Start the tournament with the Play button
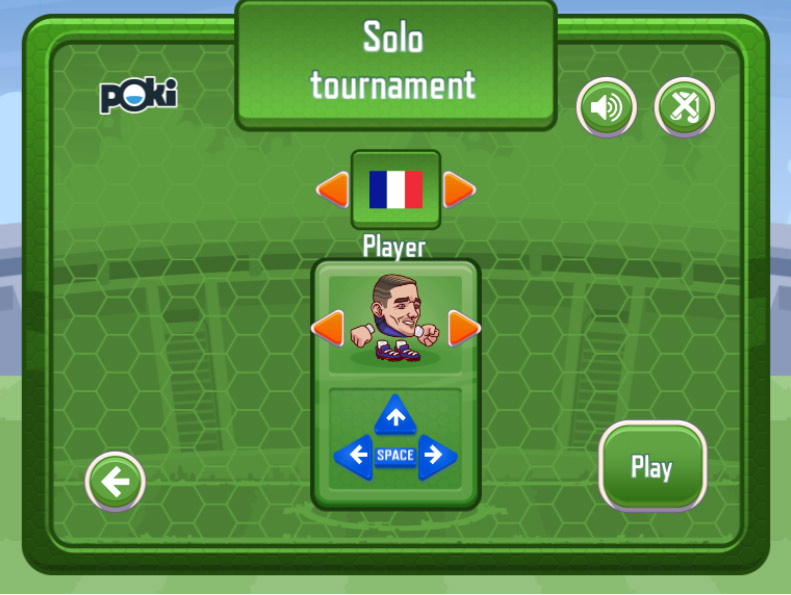 (652, 467)
